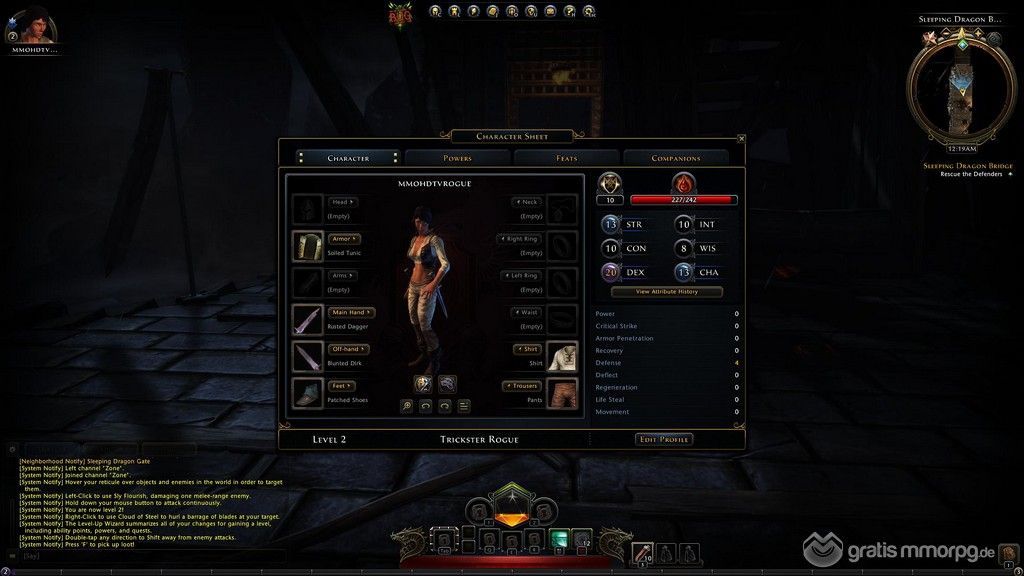Select the Blunted Dirk off-hand slot

pos(307,356)
